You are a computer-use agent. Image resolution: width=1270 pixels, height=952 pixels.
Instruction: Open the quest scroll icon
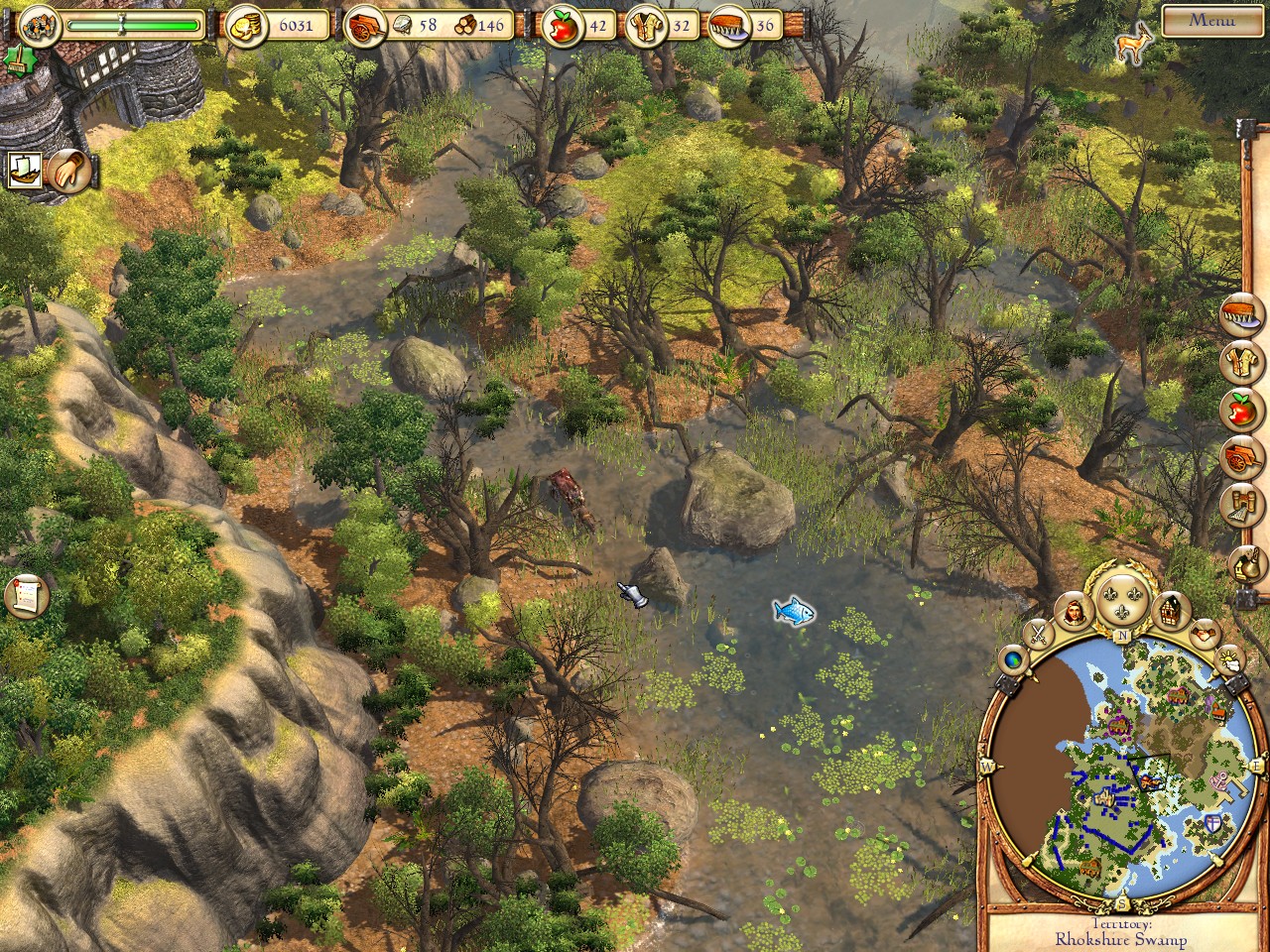click(26, 595)
